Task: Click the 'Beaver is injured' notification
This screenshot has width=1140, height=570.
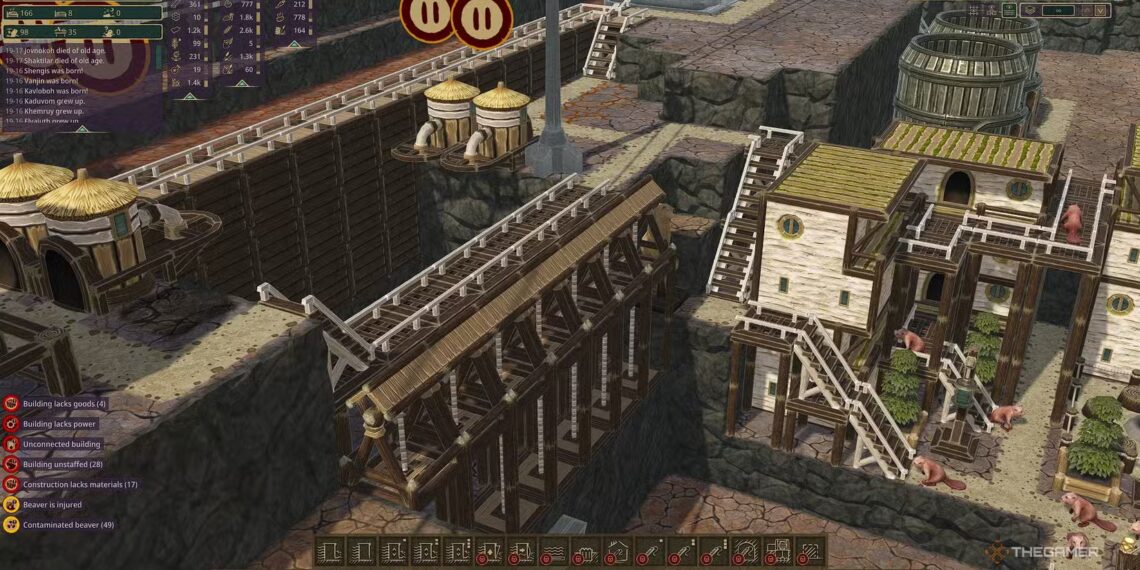Action: point(54,504)
